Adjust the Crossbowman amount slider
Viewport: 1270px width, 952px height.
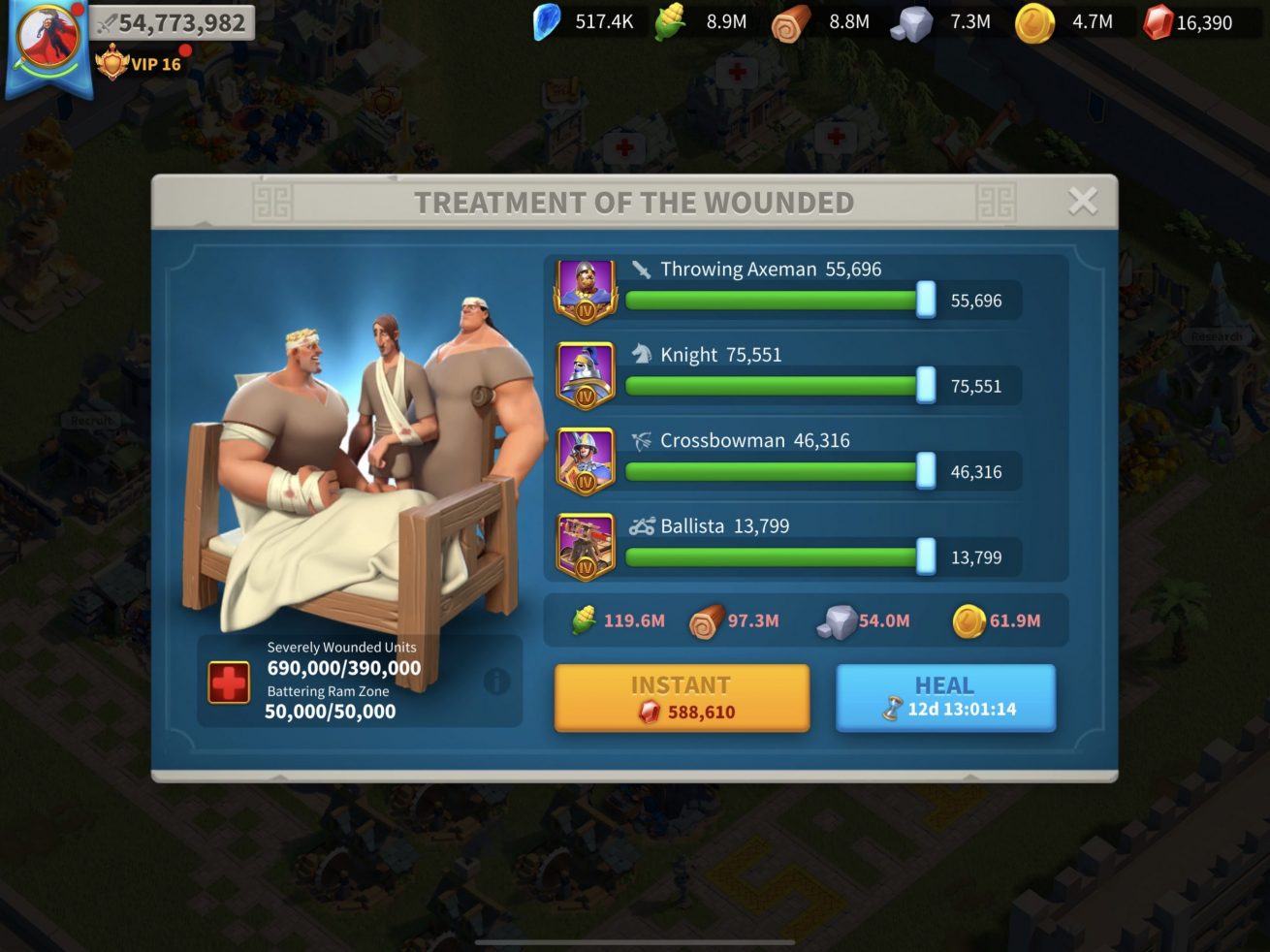(x=926, y=472)
